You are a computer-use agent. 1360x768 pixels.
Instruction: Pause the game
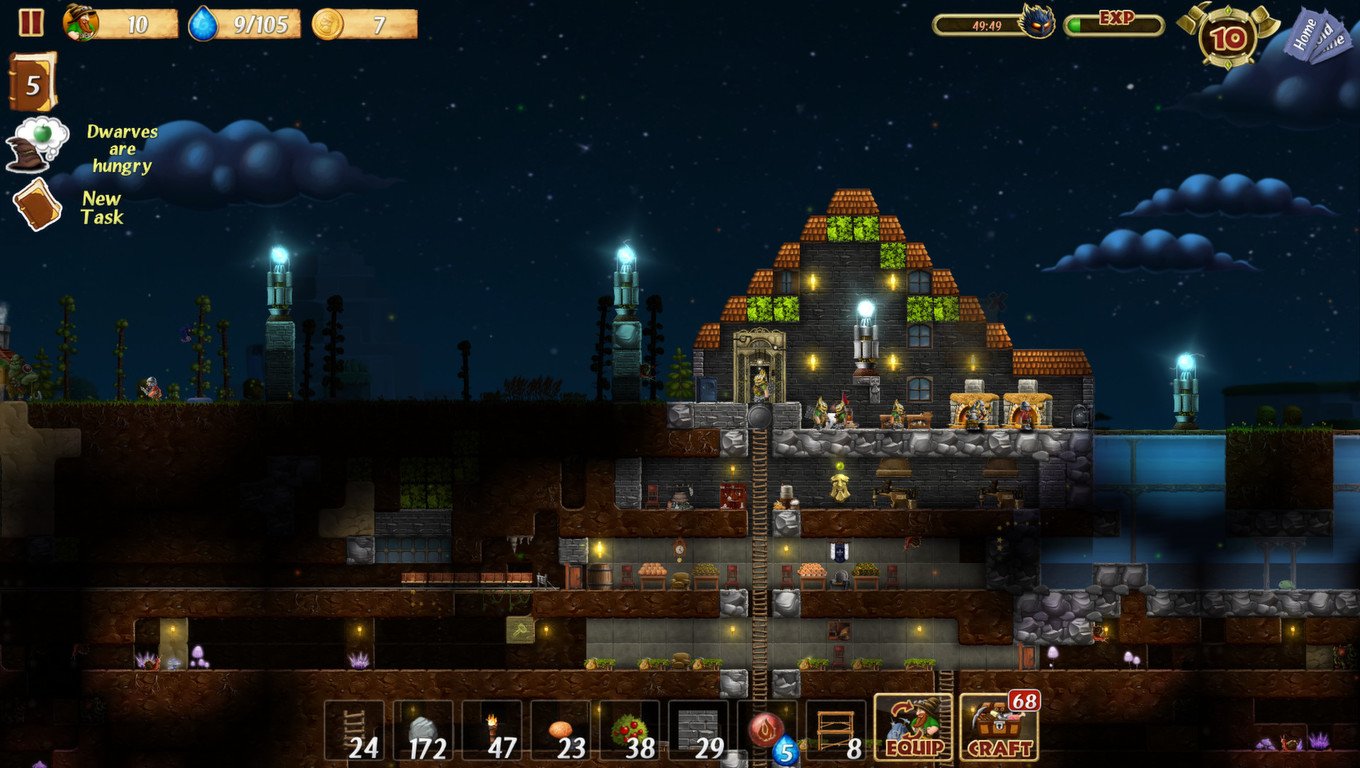[31, 22]
